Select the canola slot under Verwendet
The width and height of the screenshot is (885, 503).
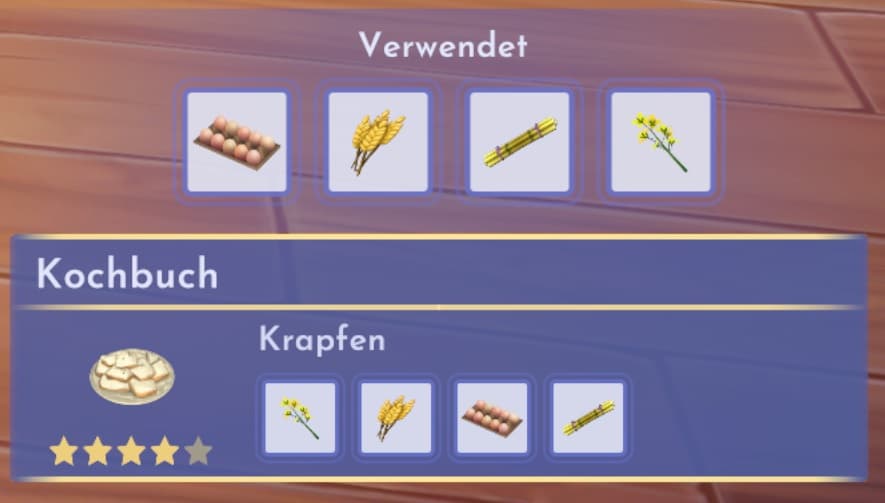[x=660, y=142]
